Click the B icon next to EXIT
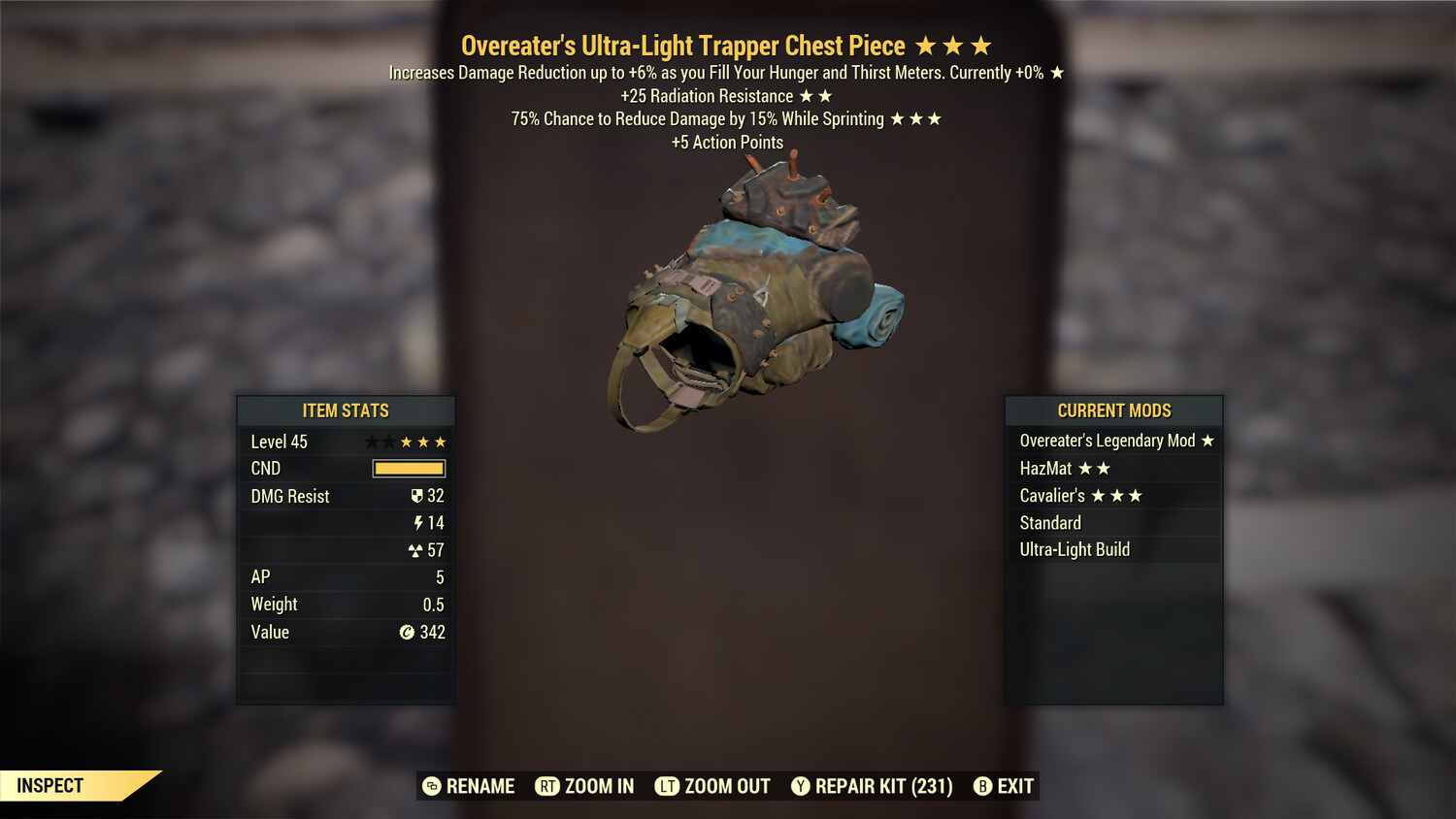This screenshot has width=1456, height=819. [981, 786]
